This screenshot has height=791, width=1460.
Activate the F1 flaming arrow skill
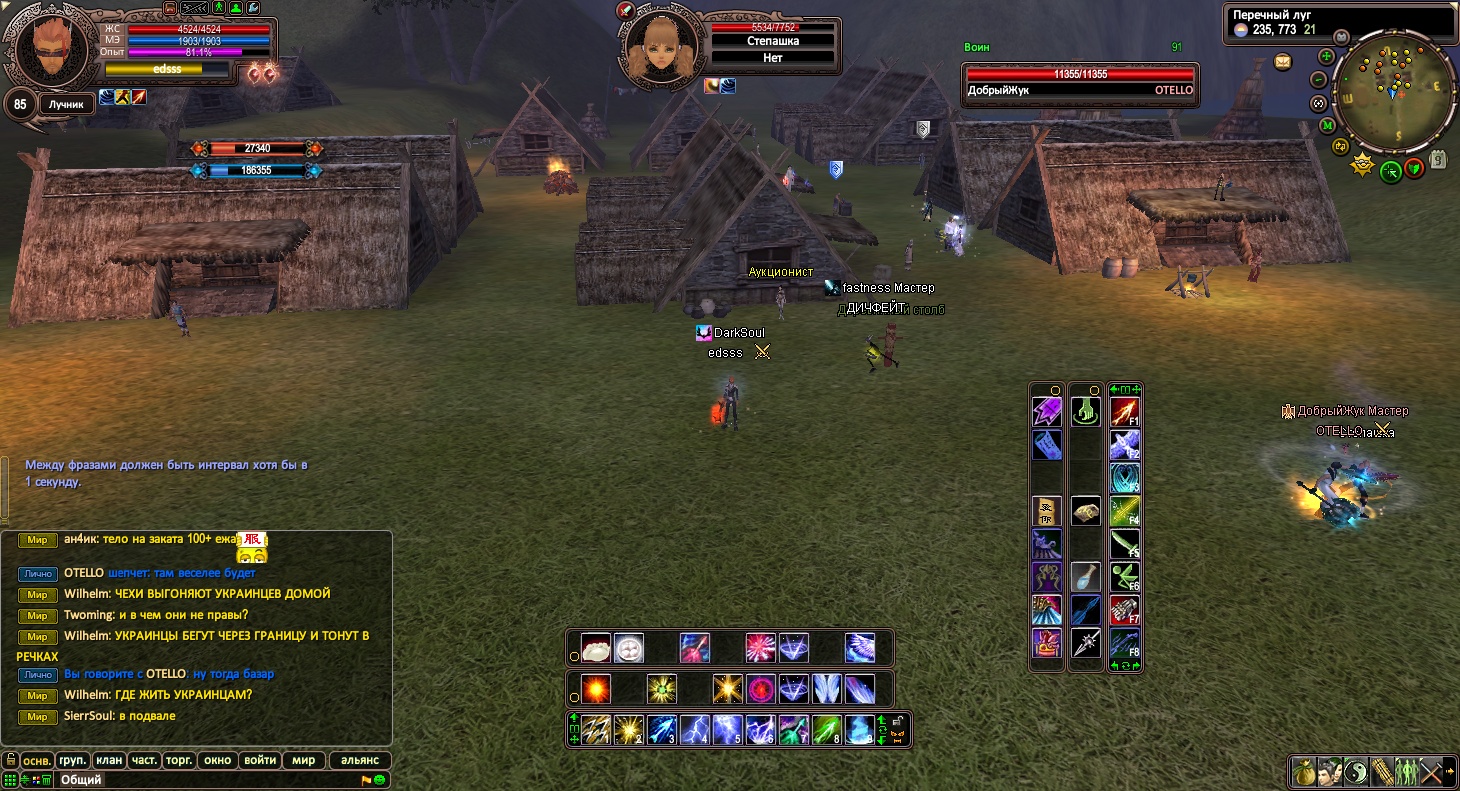pos(1124,411)
